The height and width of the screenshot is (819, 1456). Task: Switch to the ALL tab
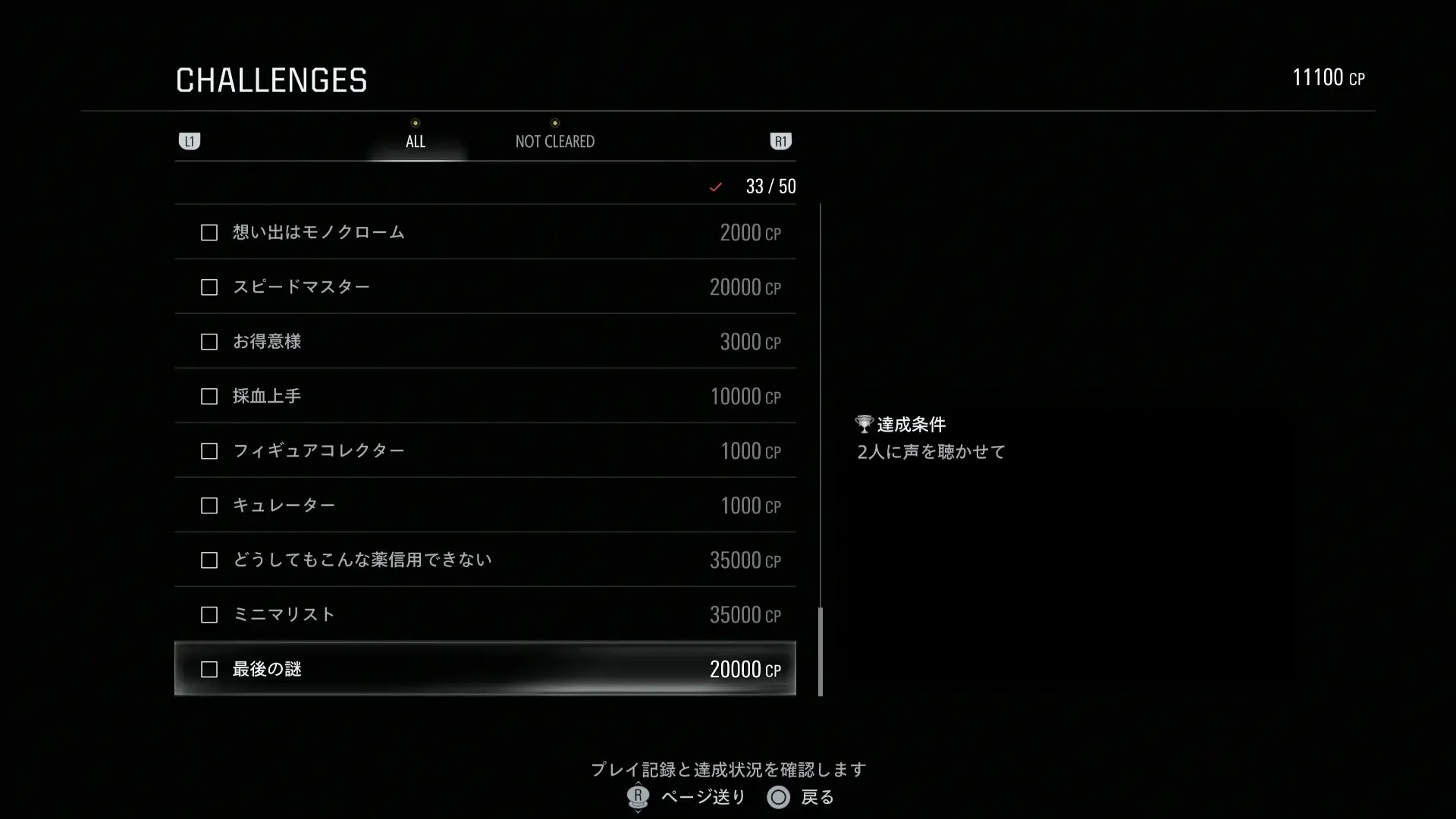[x=415, y=141]
